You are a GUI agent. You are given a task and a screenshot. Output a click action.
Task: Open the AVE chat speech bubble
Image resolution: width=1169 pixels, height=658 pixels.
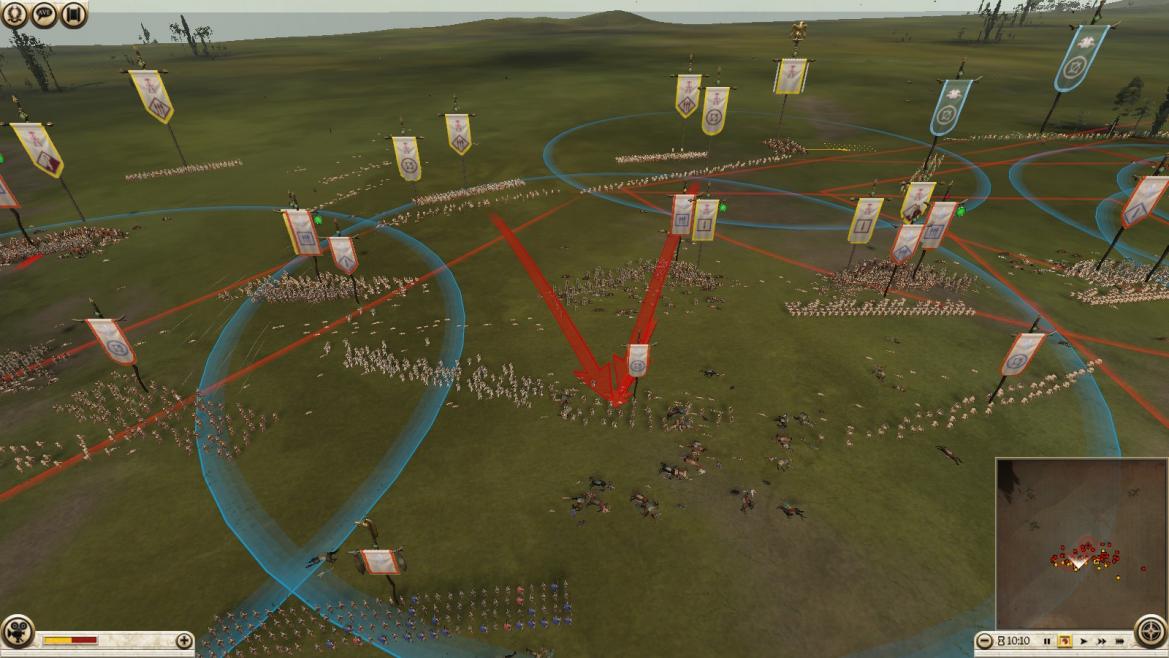click(x=44, y=13)
